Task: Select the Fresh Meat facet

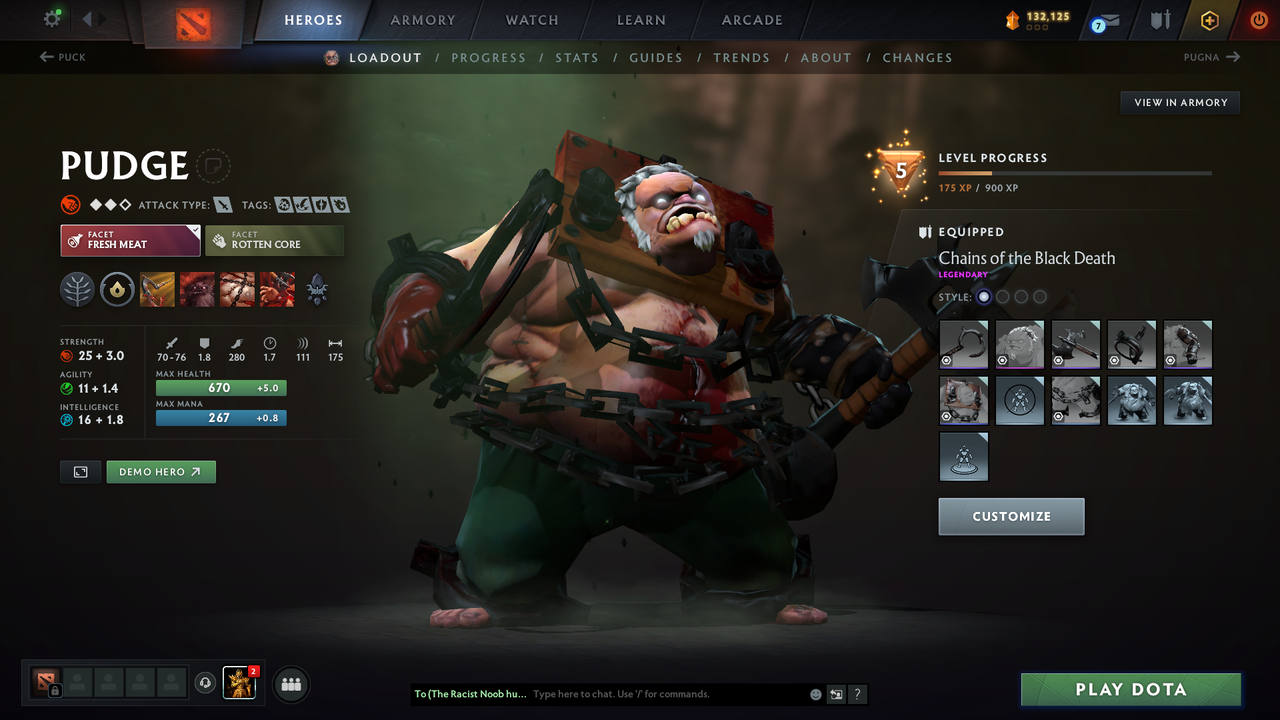Action: (129, 240)
